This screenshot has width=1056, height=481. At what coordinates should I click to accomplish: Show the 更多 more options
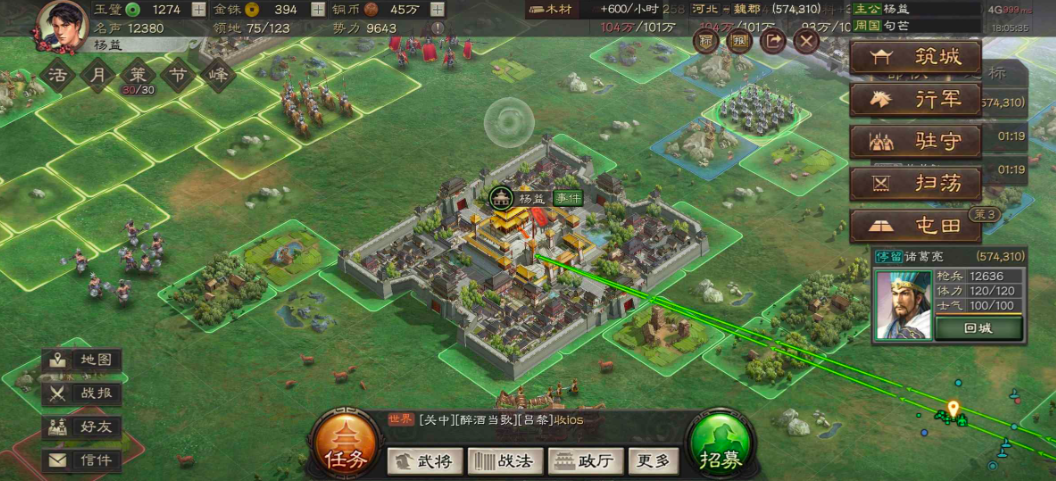tap(654, 461)
